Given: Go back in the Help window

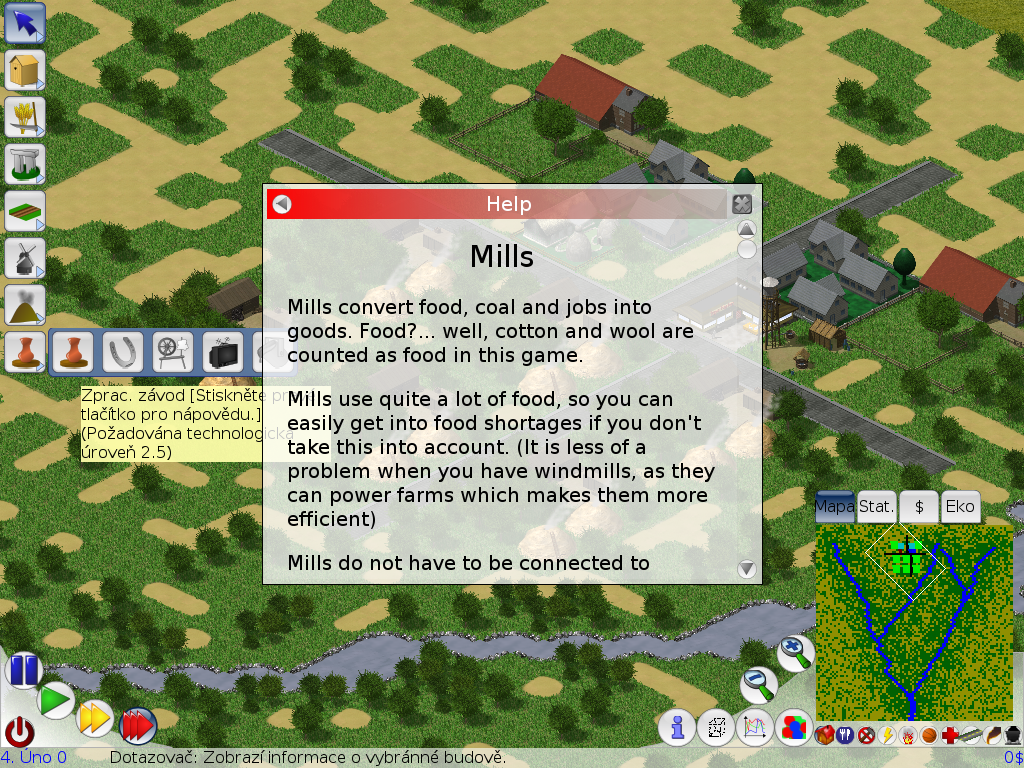Looking at the screenshot, I should click(282, 204).
